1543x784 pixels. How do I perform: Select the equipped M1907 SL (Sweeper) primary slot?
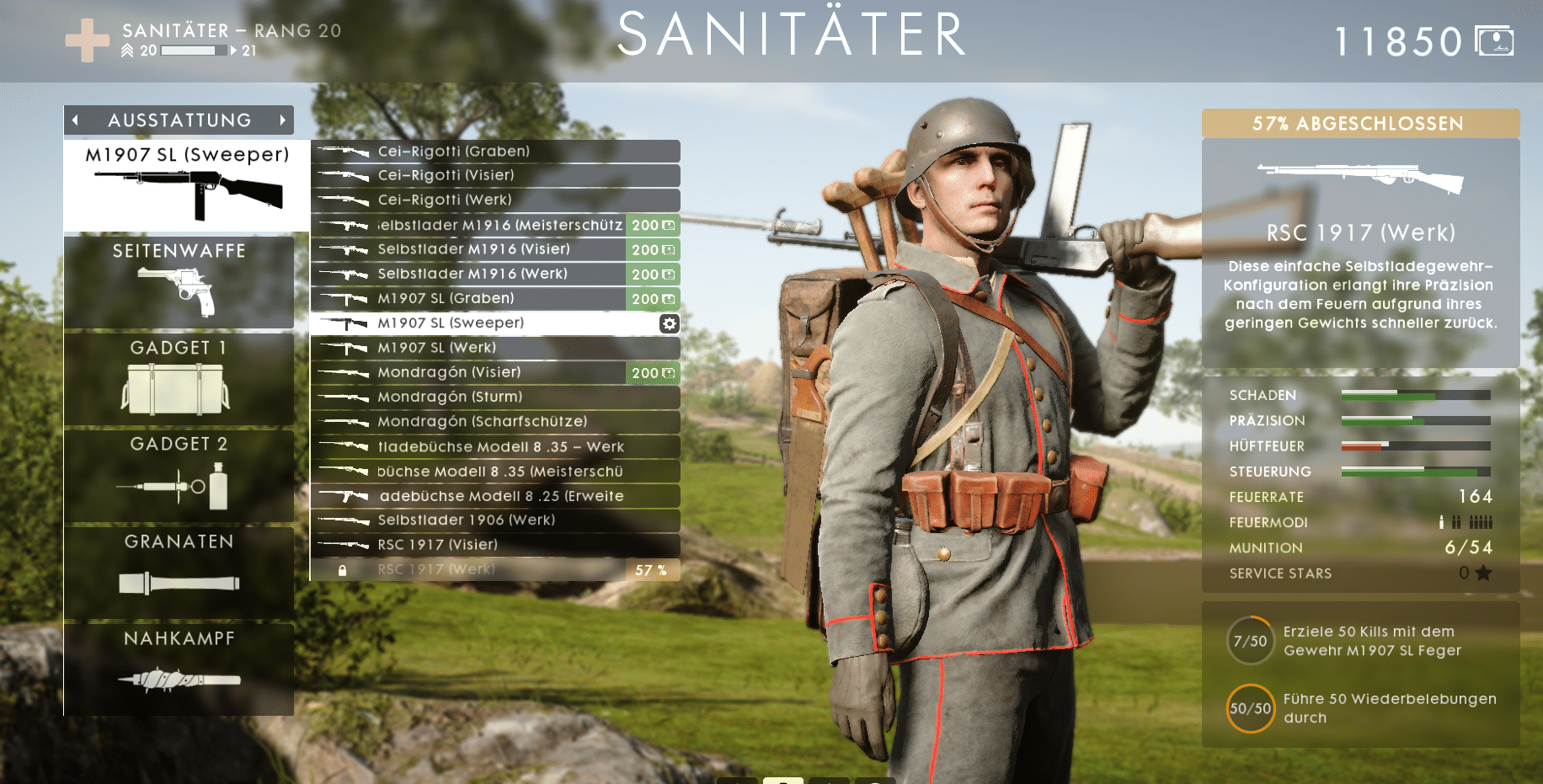click(x=187, y=185)
